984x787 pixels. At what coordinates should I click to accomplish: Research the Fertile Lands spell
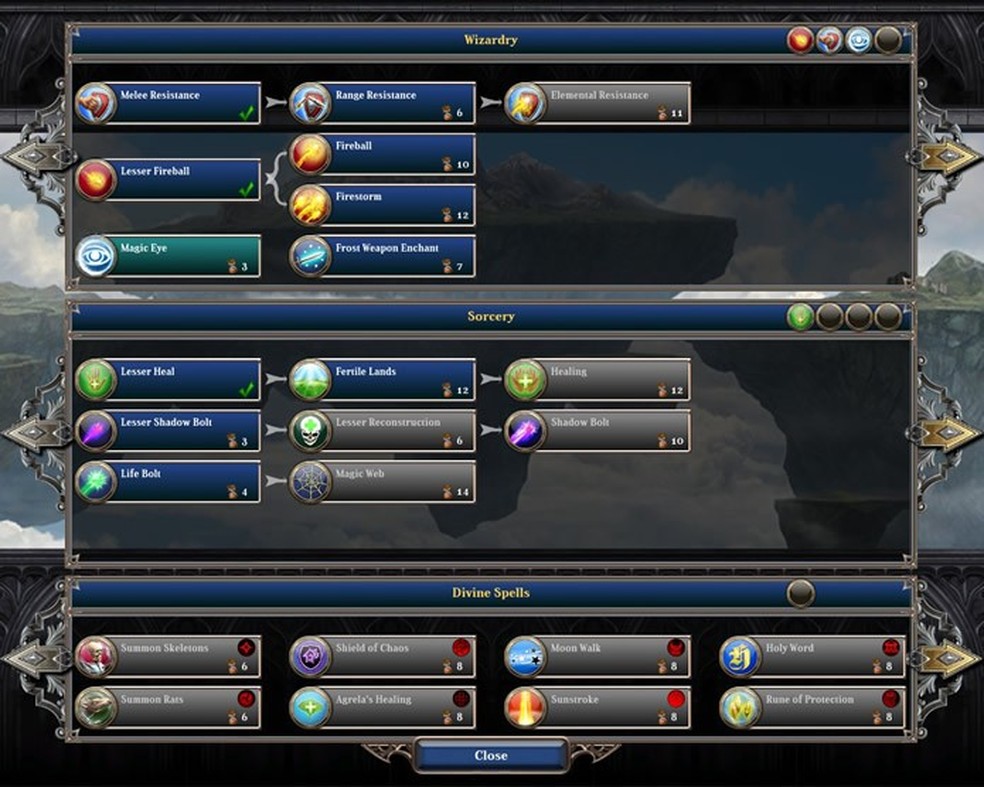pyautogui.click(x=383, y=380)
